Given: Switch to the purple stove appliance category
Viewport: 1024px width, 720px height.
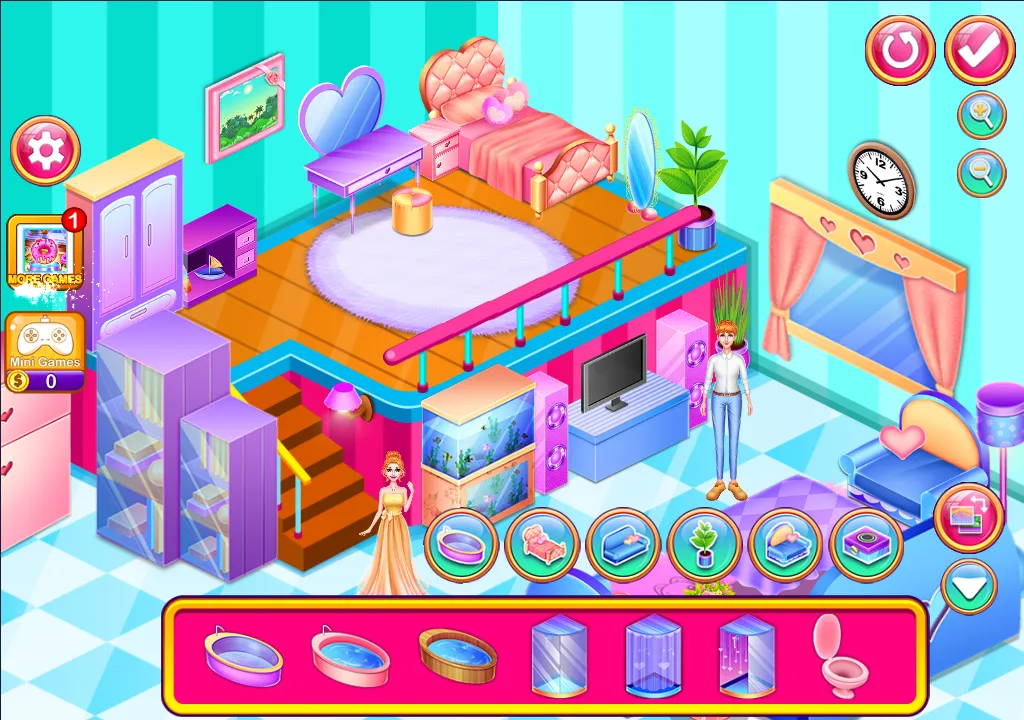Looking at the screenshot, I should [x=866, y=545].
